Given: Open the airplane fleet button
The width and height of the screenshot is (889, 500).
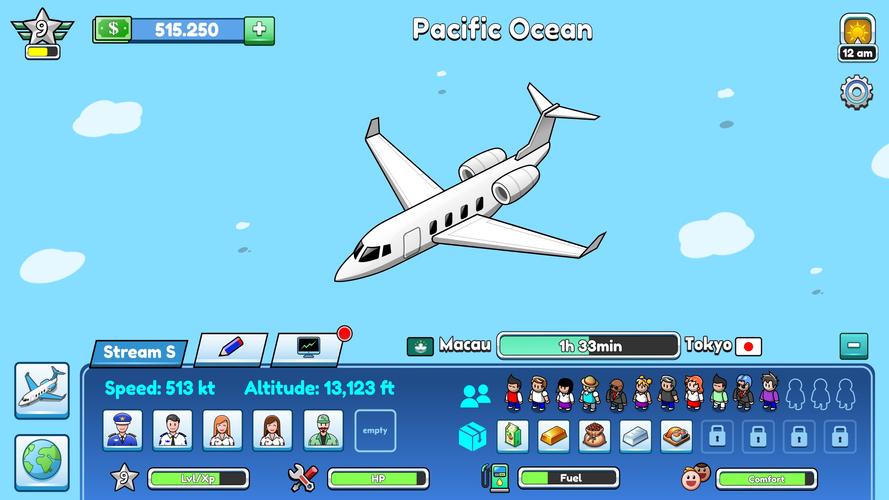Looking at the screenshot, I should [x=42, y=389].
